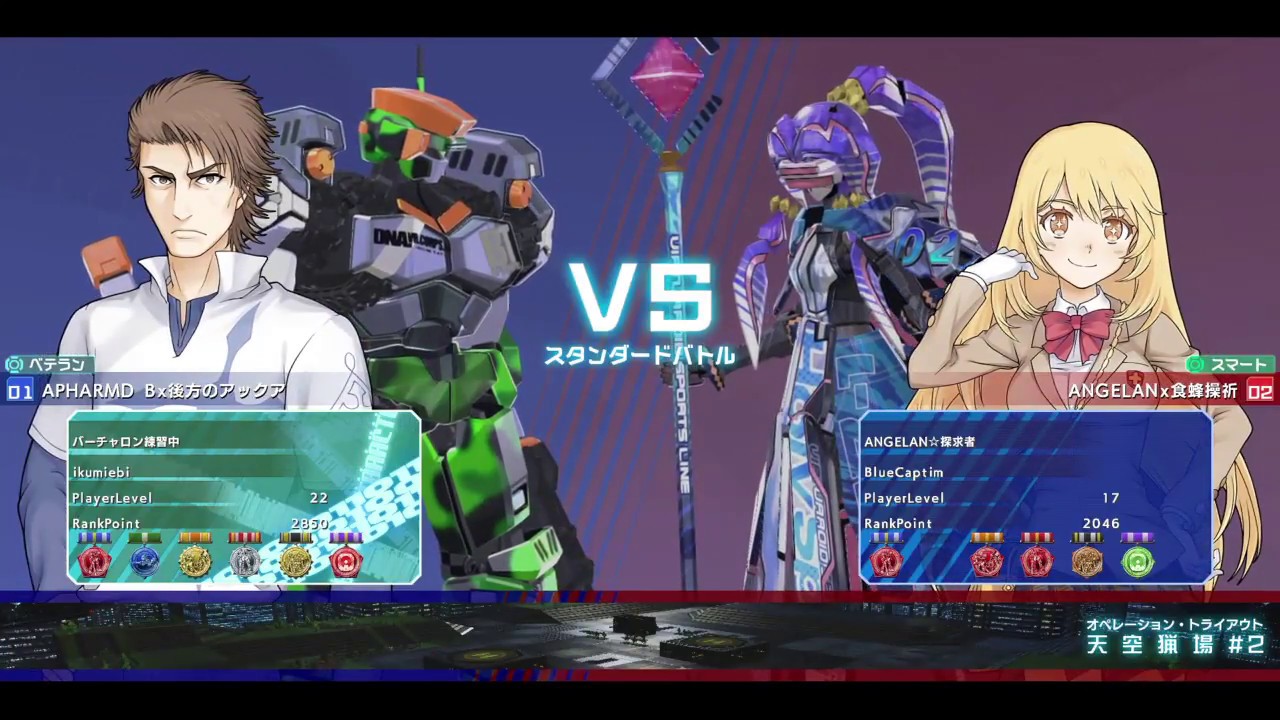Screen dimensions: 1280x720
Task: Select the red target-emblem medal on the left panel
Action: [345, 562]
